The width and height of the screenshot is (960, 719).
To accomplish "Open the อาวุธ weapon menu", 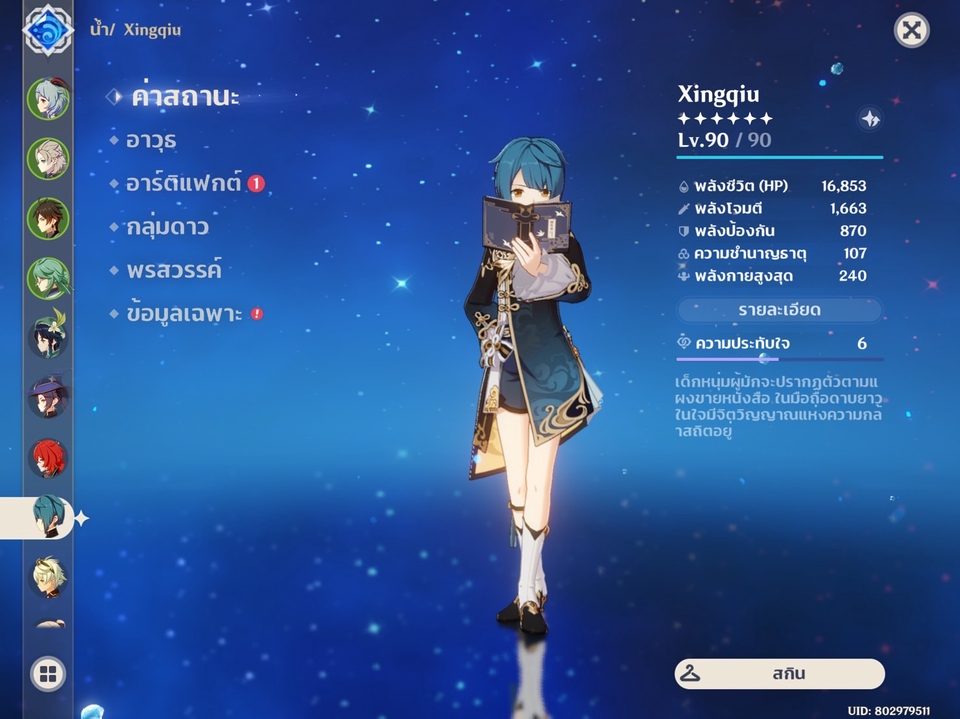I will (153, 141).
